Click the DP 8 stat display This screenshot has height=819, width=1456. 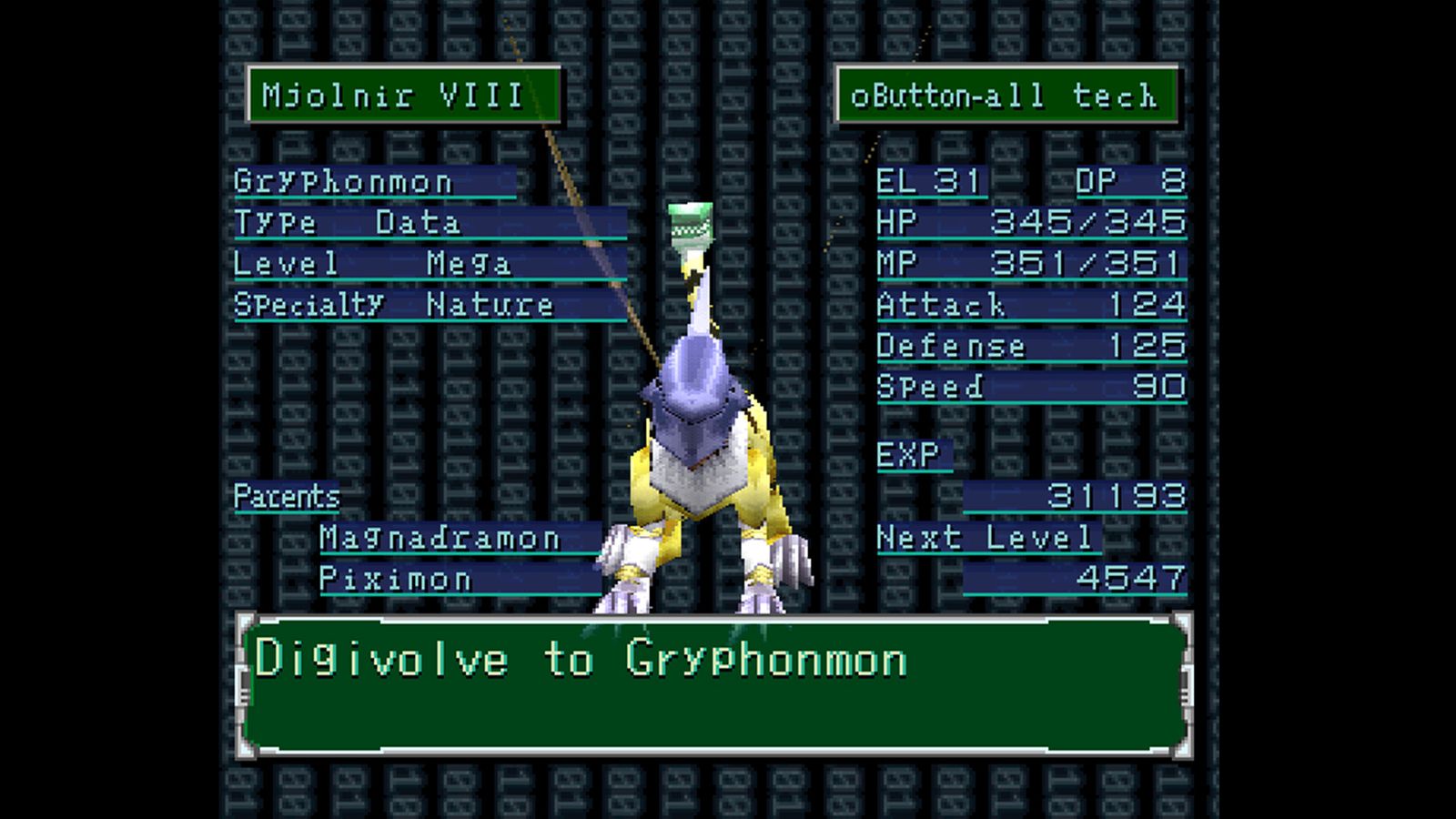(x=1128, y=181)
